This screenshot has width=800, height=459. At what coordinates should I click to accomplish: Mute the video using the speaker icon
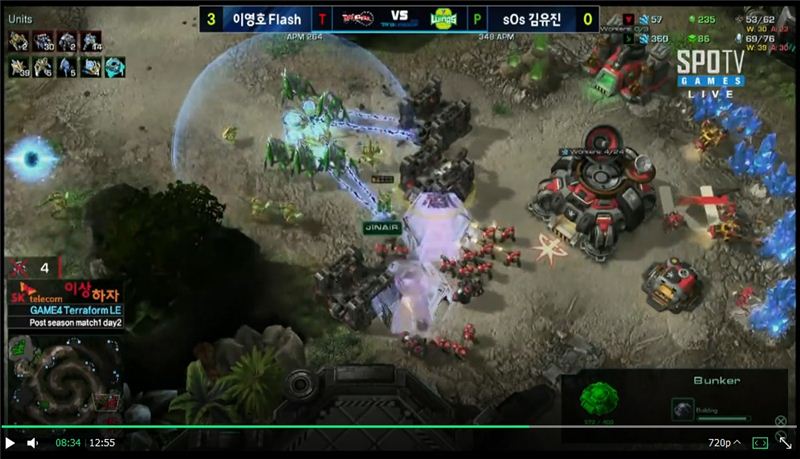[x=33, y=442]
